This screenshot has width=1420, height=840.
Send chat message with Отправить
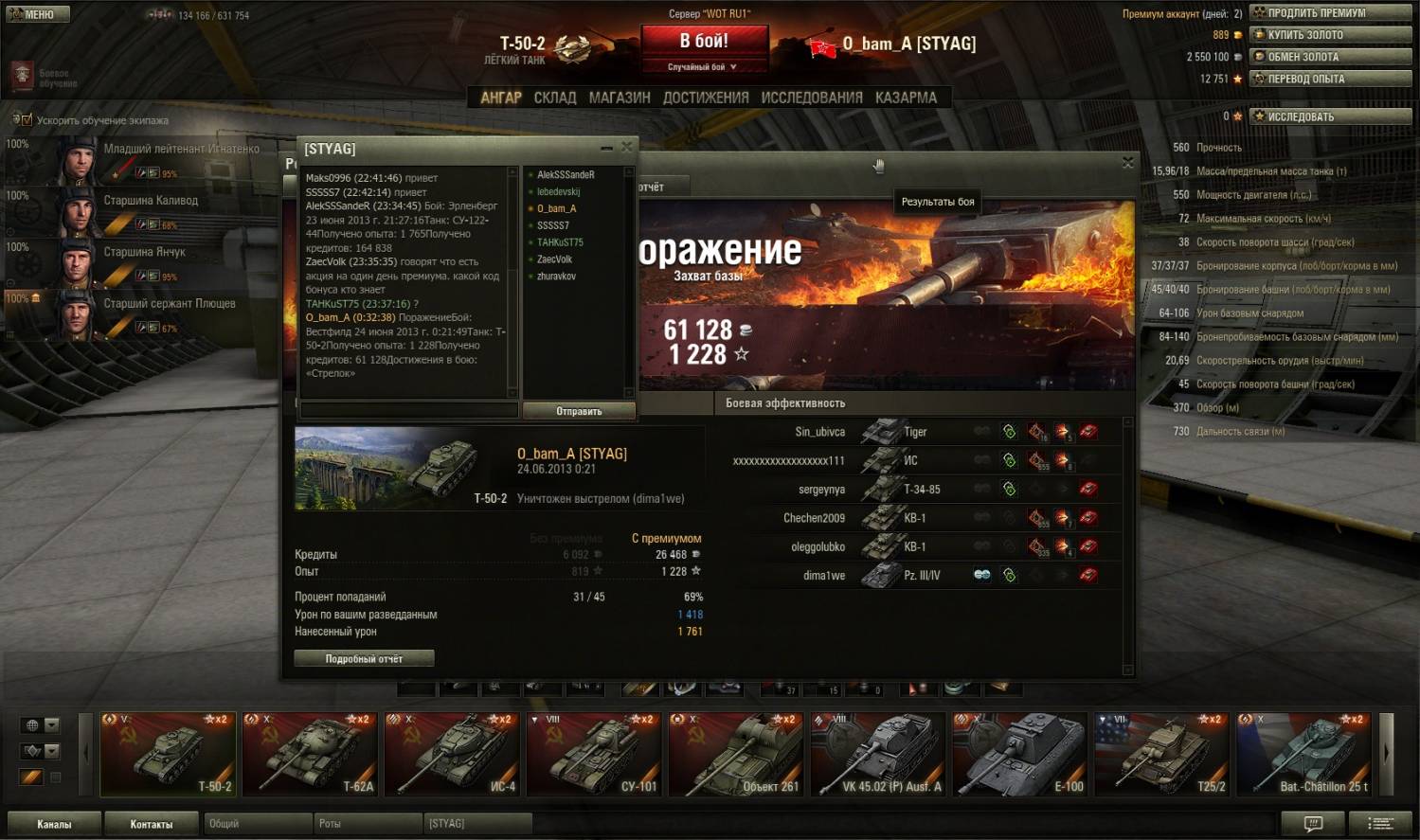(579, 411)
